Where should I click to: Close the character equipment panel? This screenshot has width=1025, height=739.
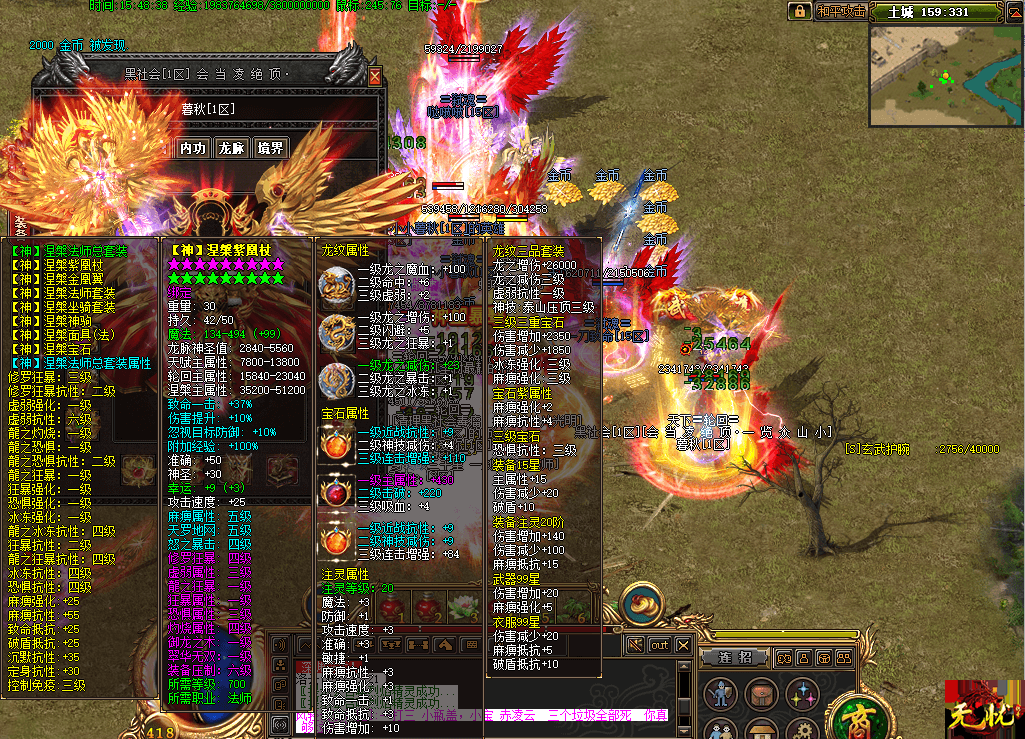[375, 75]
